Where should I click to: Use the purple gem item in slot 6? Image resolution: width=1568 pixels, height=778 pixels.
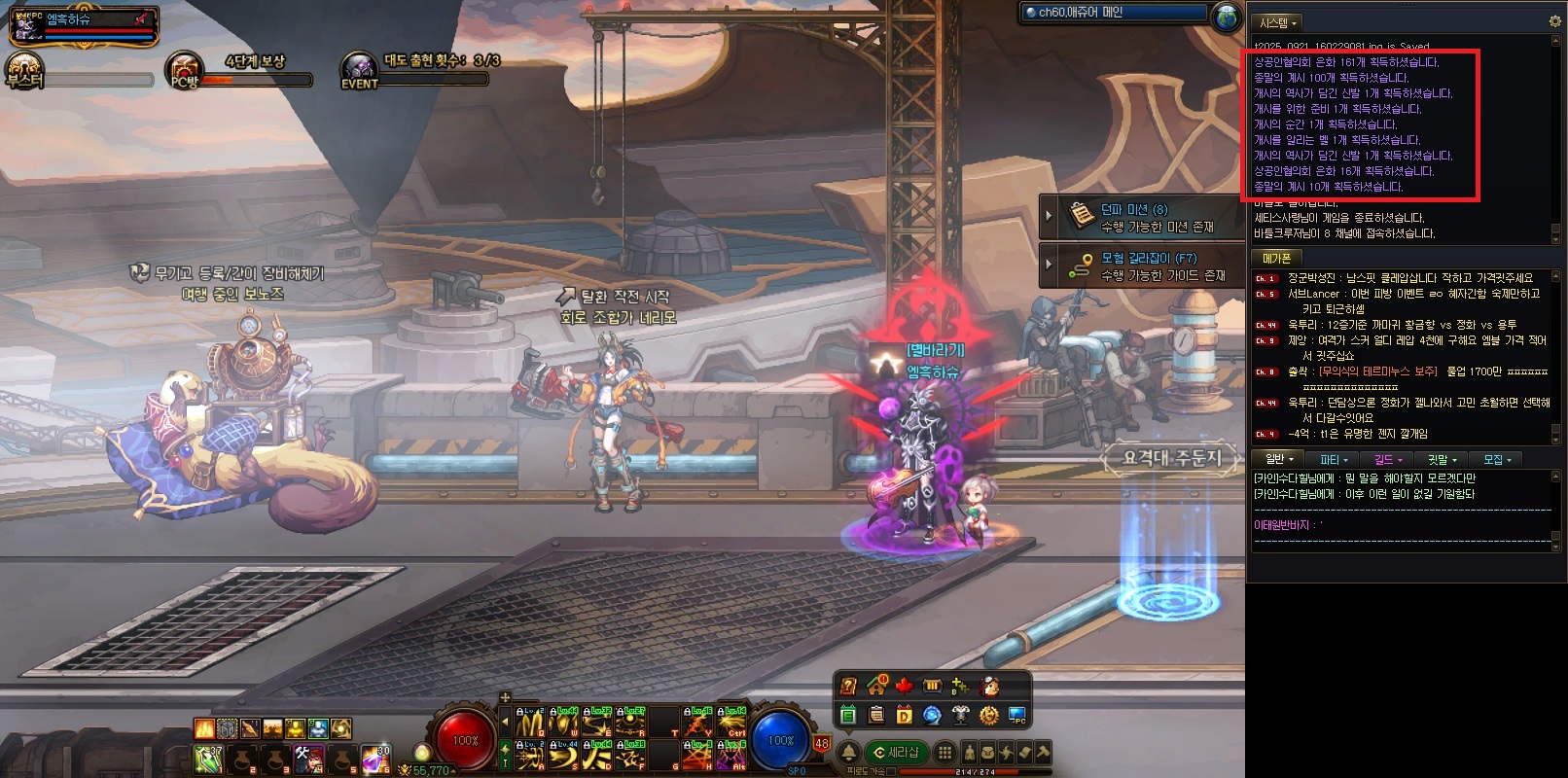click(x=374, y=758)
